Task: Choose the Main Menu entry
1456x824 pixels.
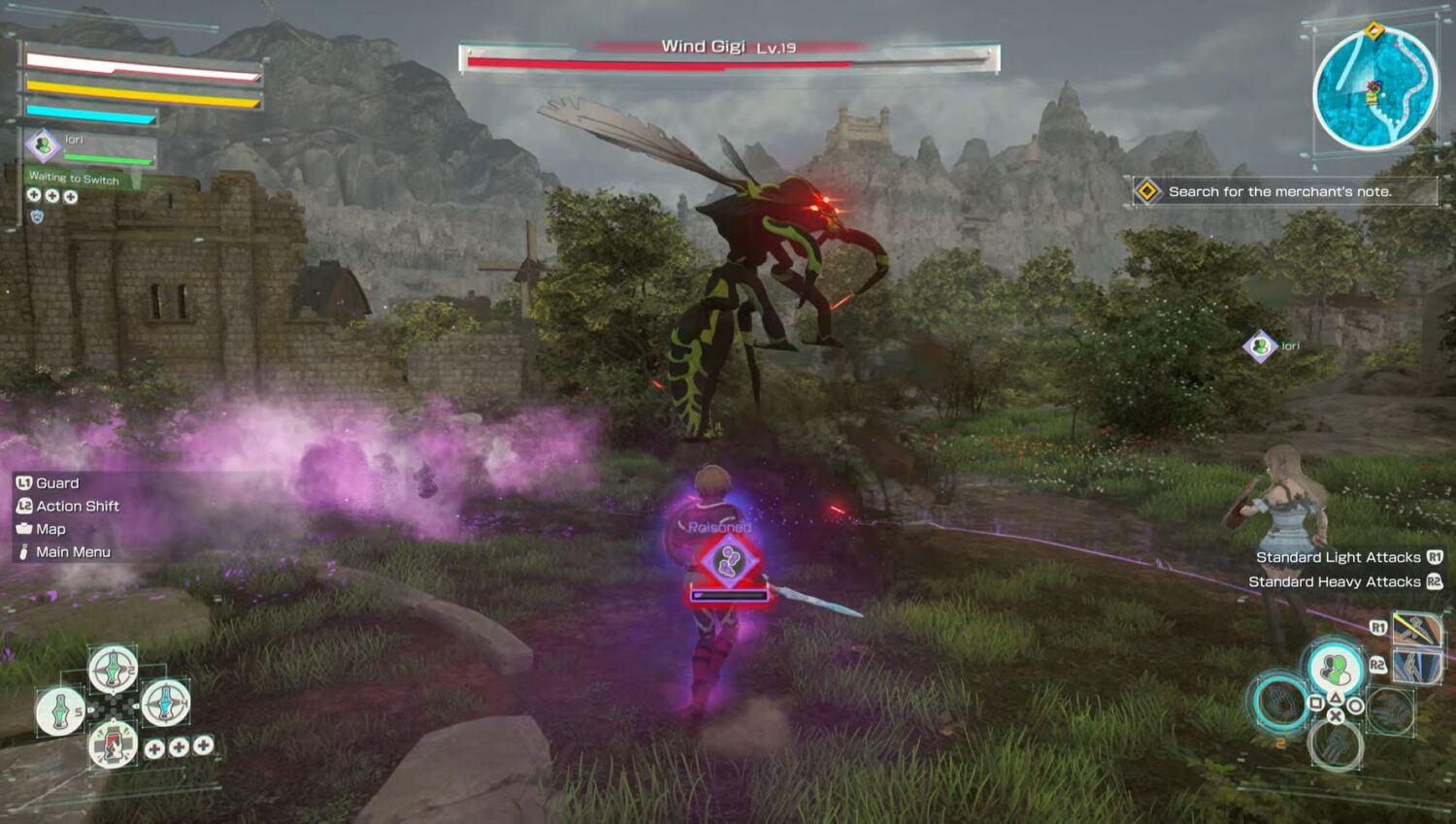Action: (73, 552)
